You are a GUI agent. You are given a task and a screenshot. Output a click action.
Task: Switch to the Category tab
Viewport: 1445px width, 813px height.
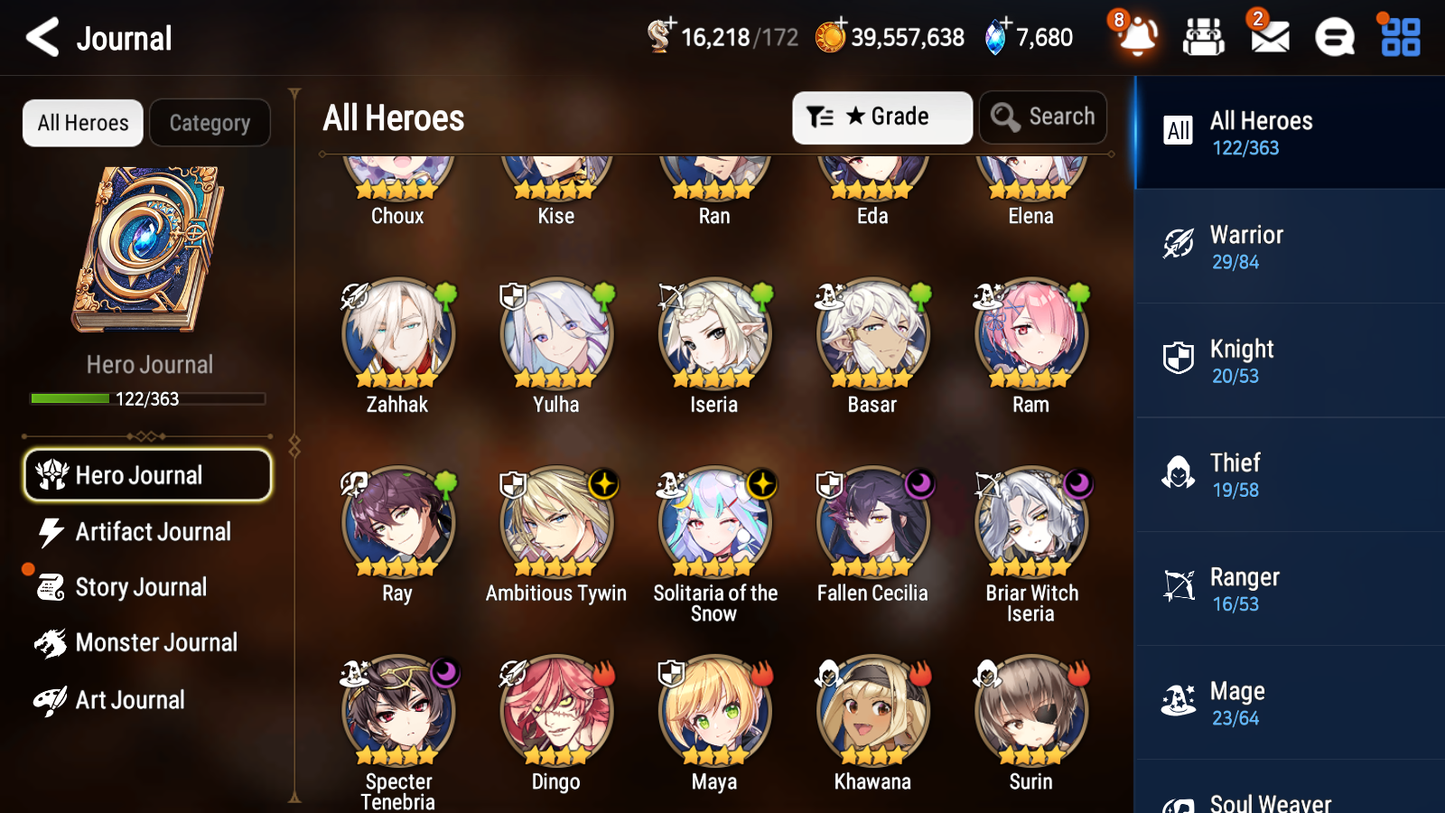(210, 122)
